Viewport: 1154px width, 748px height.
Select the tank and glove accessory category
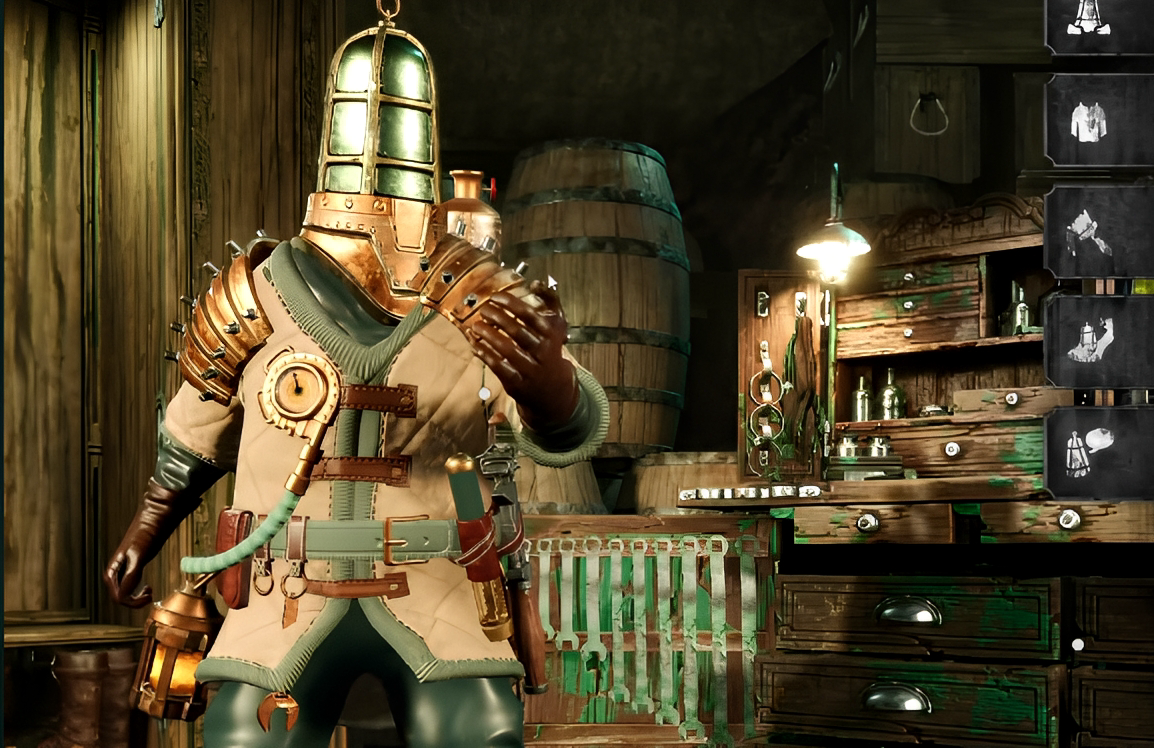[x=1097, y=342]
